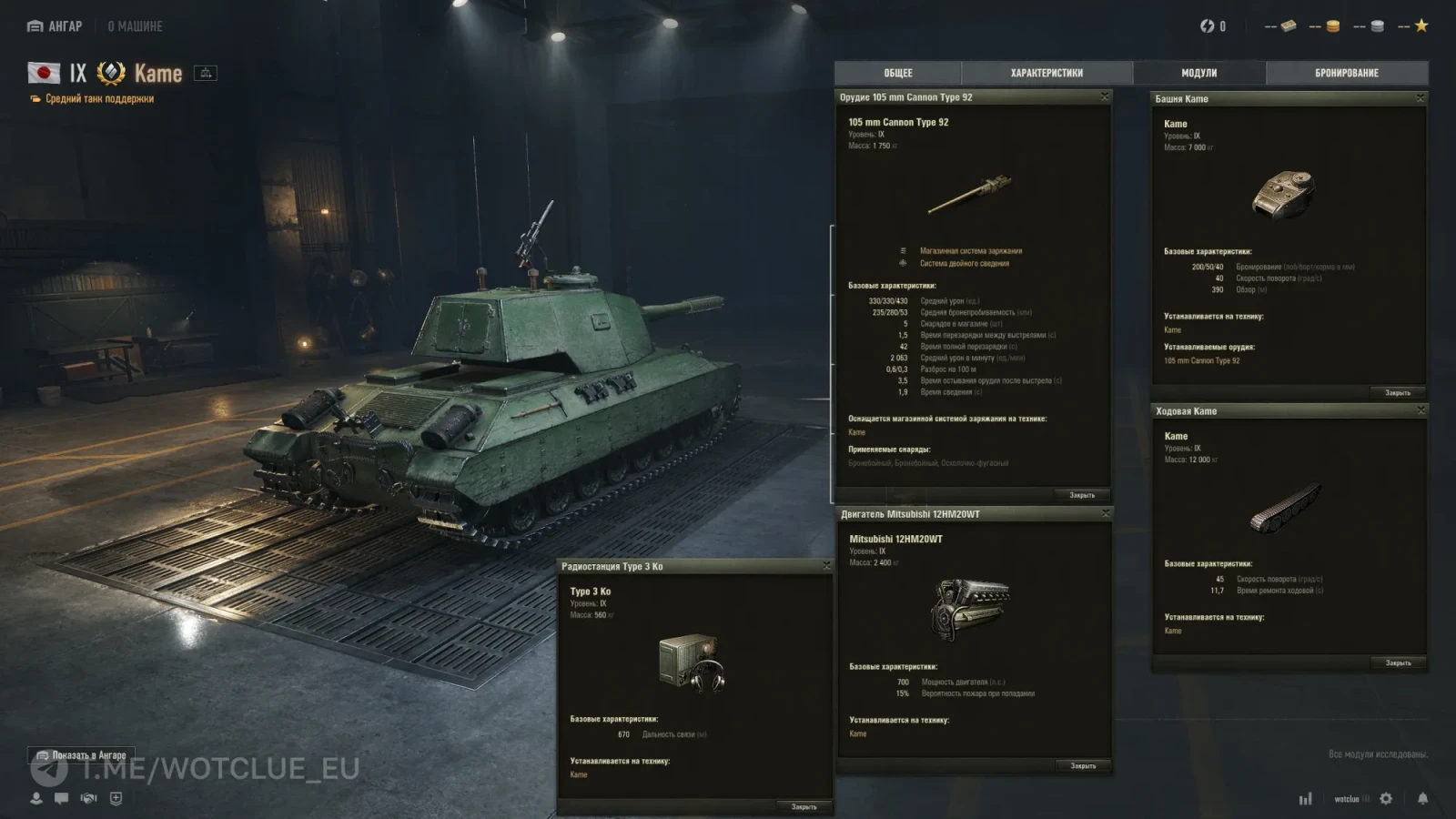
Task: Close the Башня Kame panel with X
Action: [1421, 97]
